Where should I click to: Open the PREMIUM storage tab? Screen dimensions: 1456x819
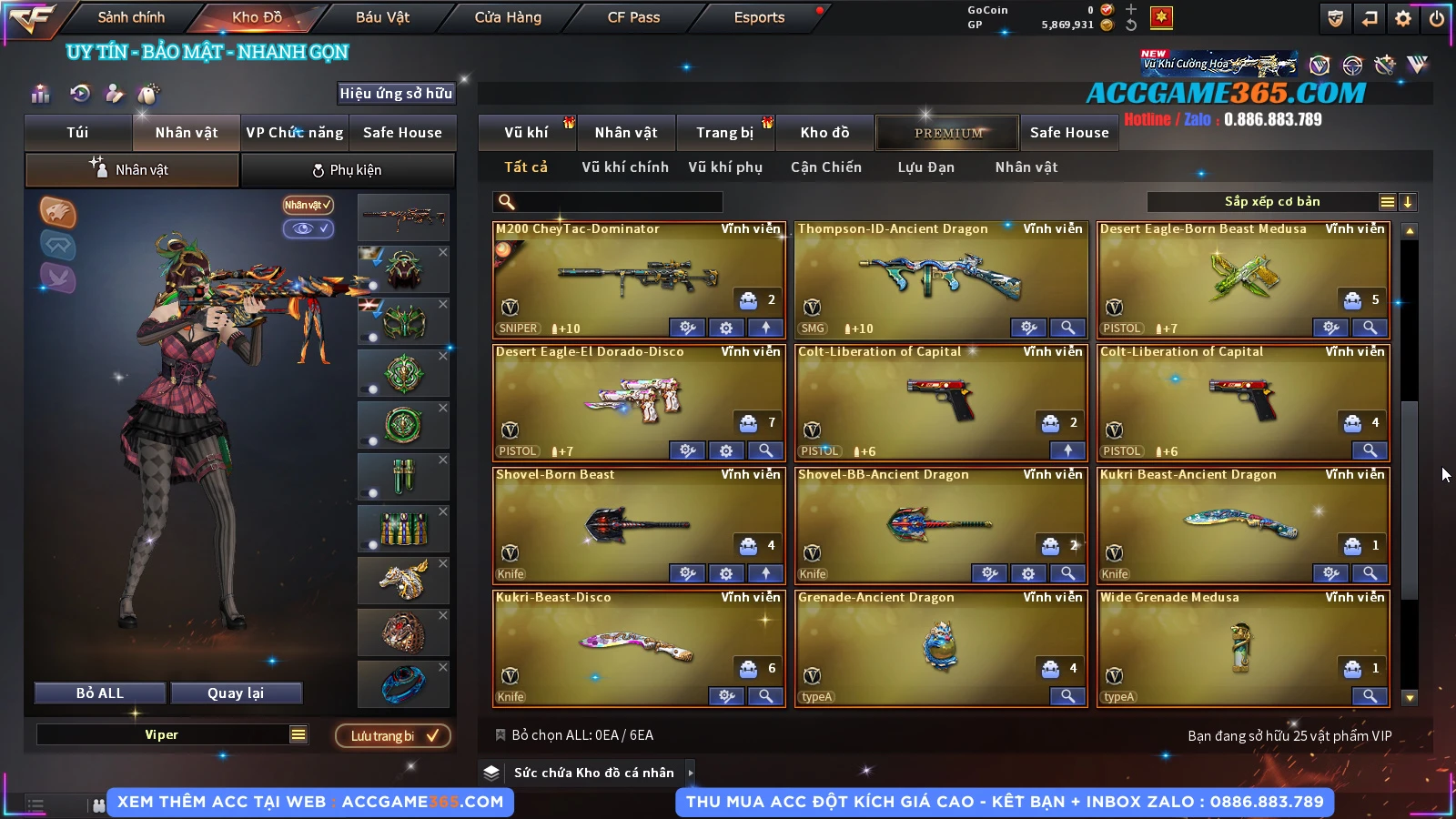(947, 133)
